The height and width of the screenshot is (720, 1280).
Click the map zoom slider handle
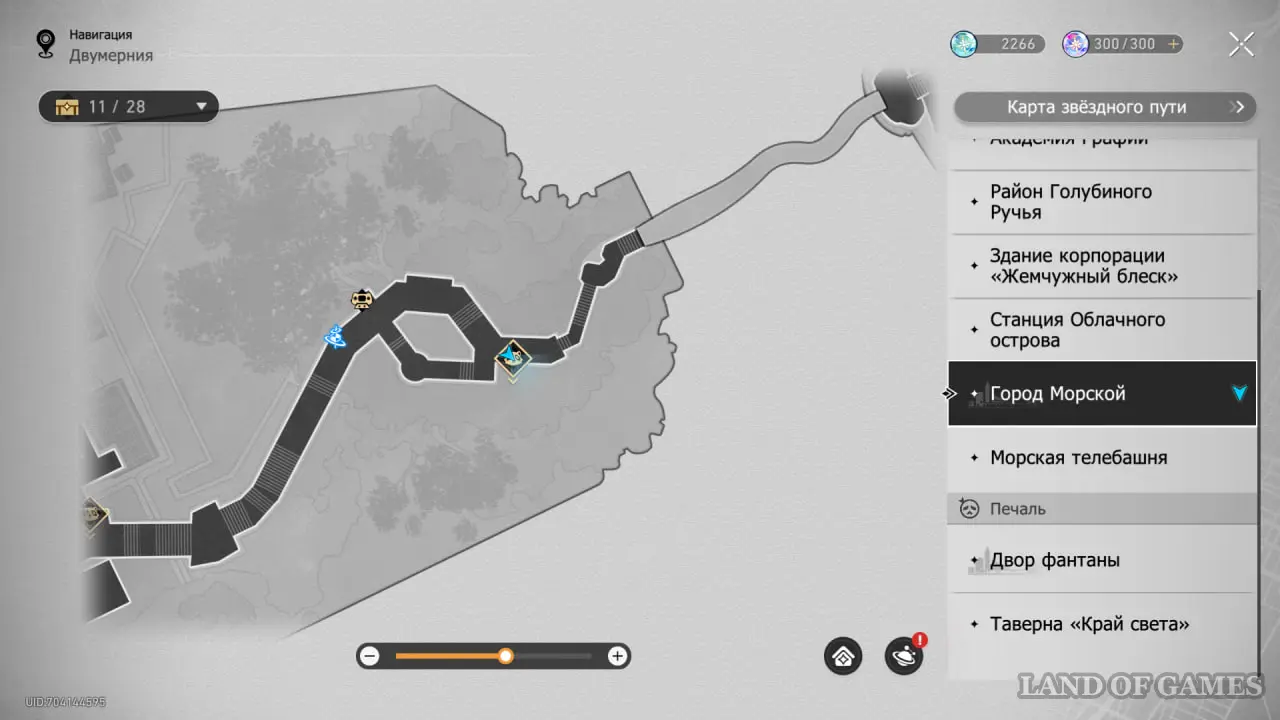pyautogui.click(x=506, y=656)
